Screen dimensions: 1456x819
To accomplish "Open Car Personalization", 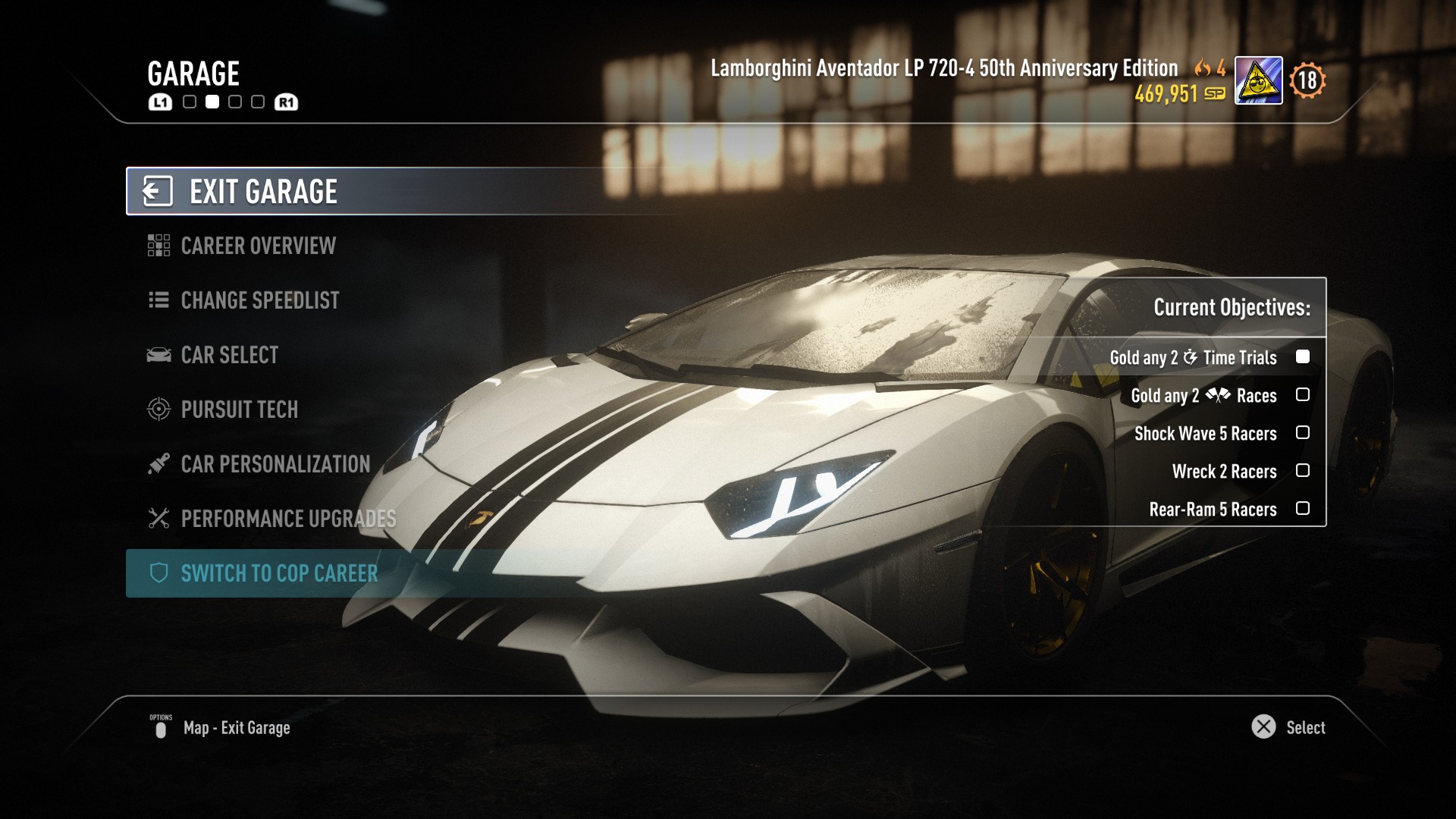I will click(275, 464).
